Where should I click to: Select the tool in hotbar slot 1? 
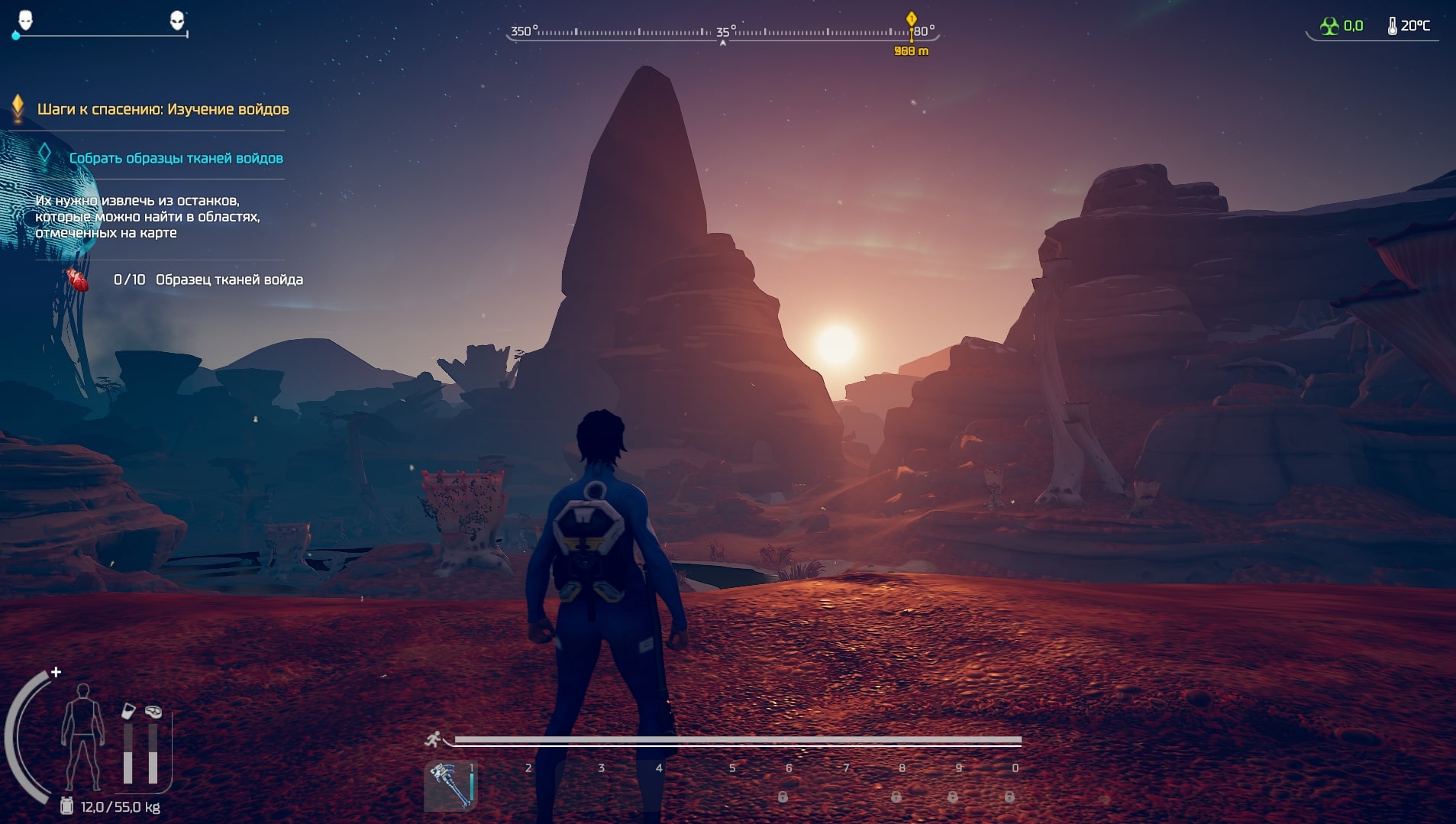tap(450, 786)
